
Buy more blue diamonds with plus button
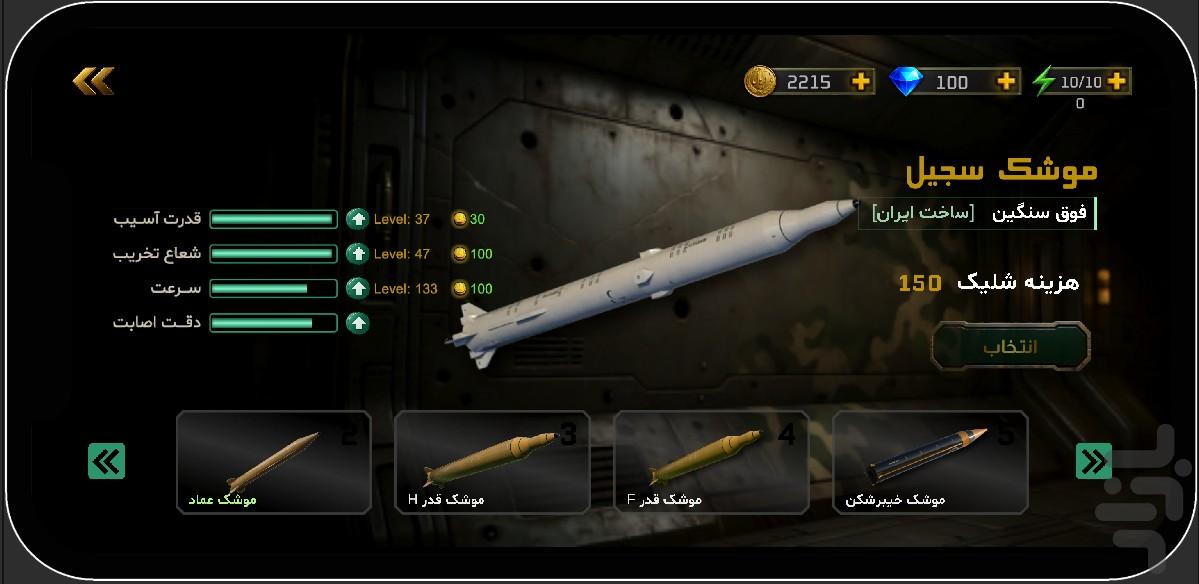click(x=1005, y=82)
